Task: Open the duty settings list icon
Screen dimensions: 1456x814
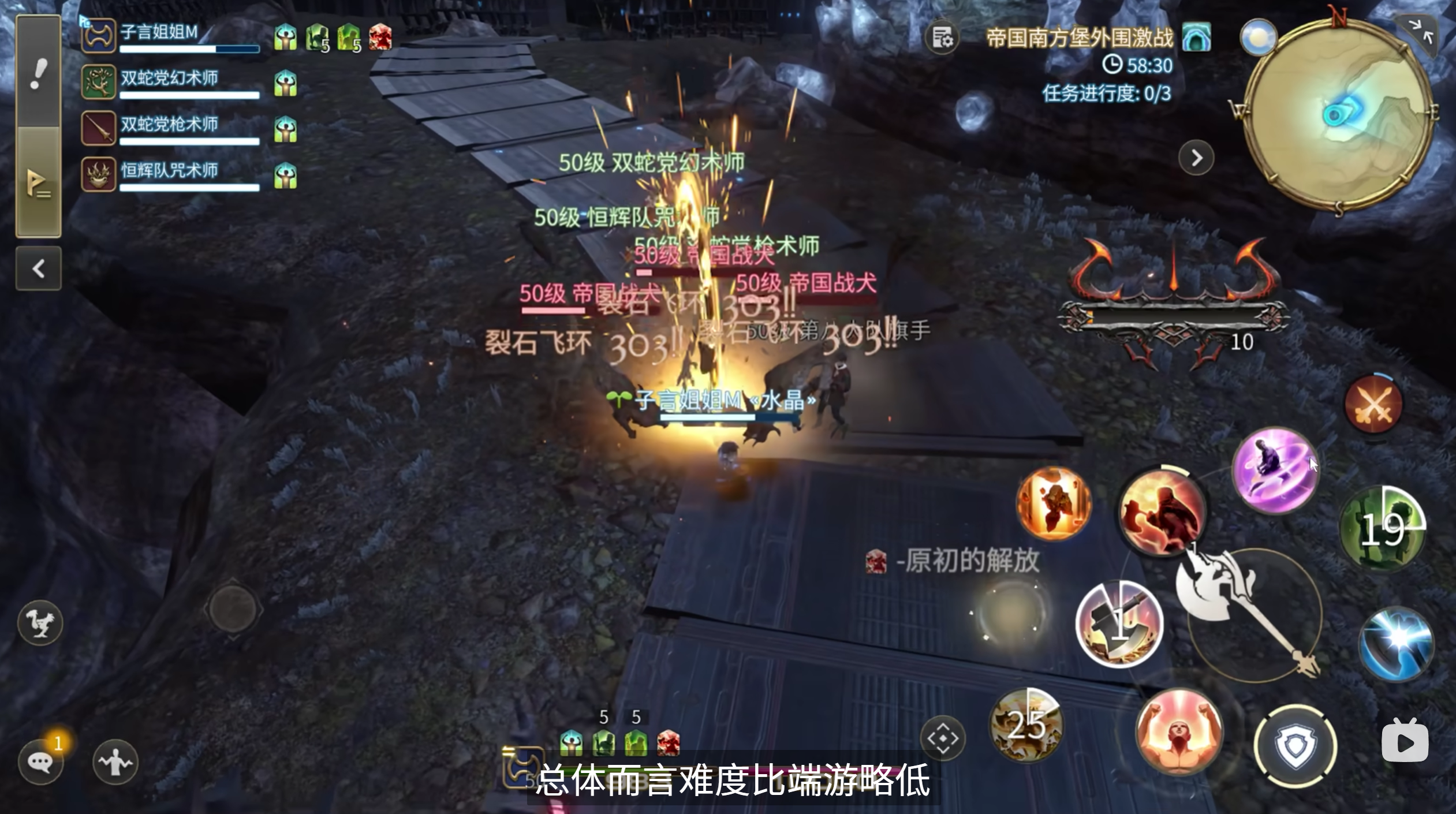Action: coord(942,38)
